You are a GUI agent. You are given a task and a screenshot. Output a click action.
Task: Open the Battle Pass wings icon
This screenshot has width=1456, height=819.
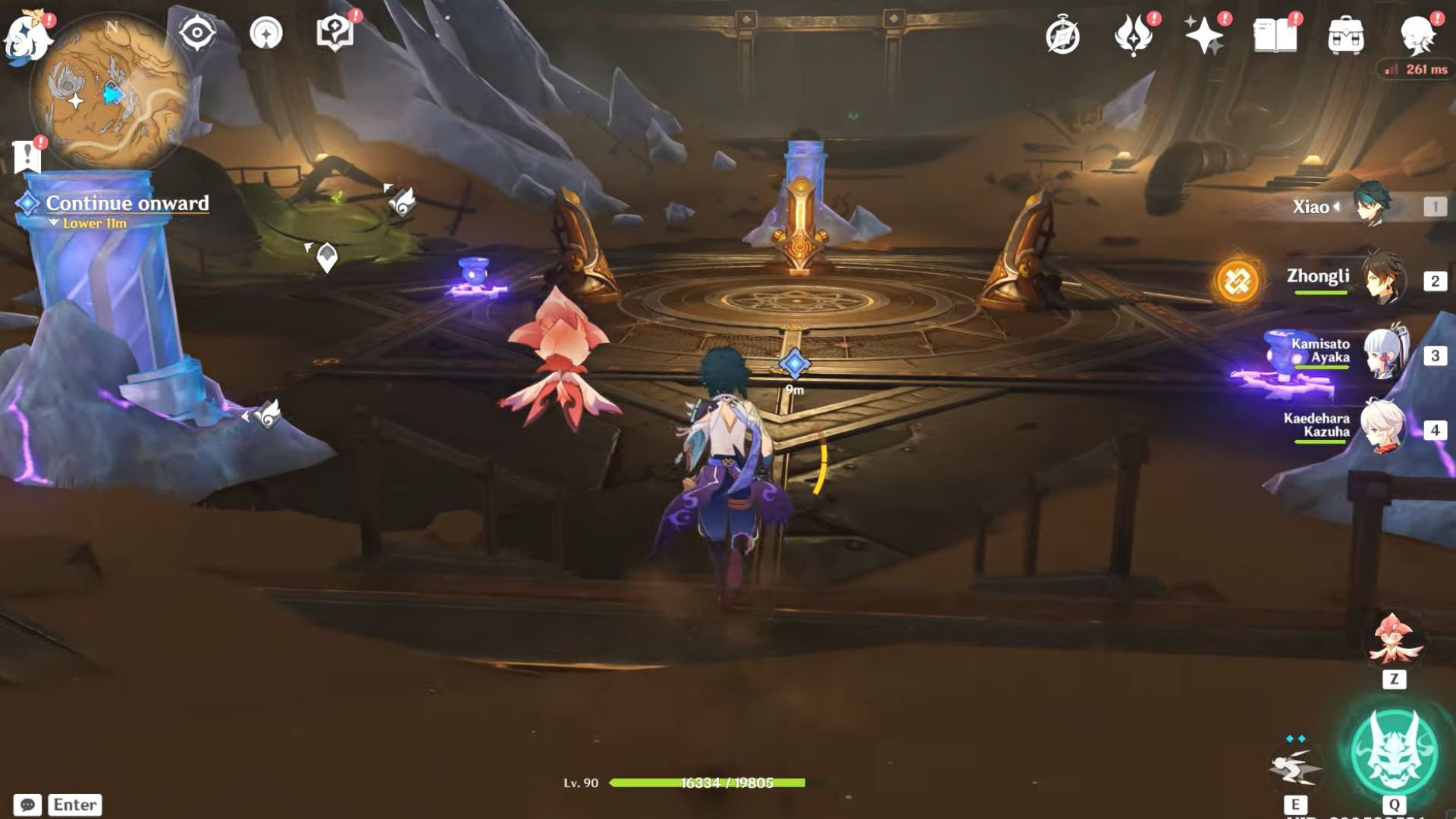1132,34
